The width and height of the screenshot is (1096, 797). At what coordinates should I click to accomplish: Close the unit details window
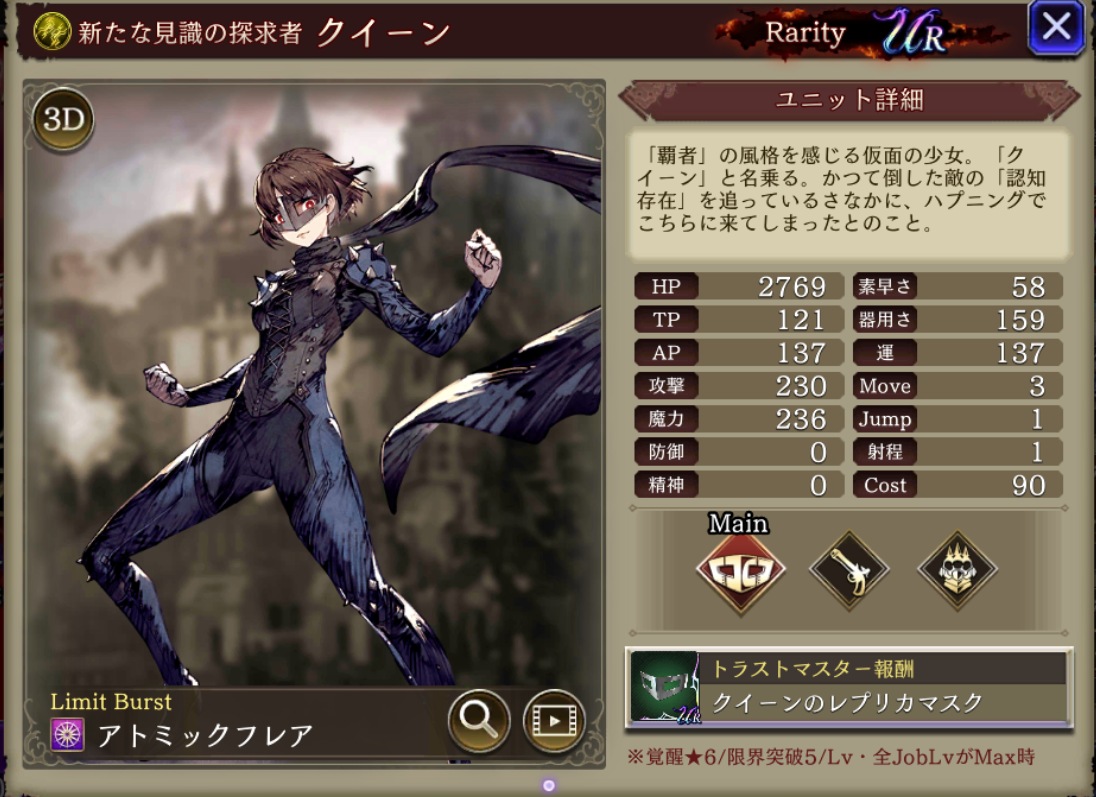click(x=1056, y=27)
